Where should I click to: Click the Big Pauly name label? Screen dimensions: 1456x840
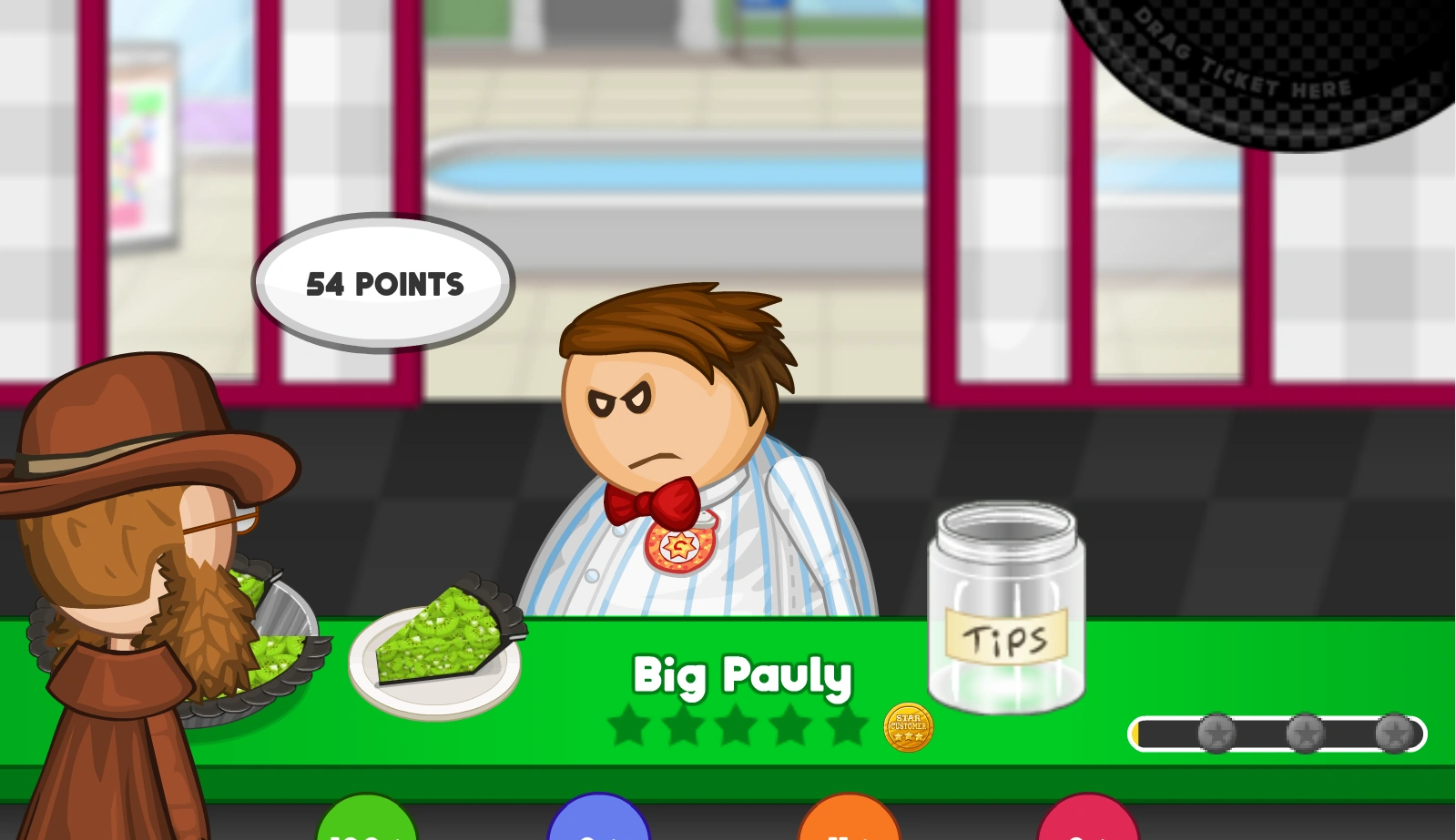741,676
